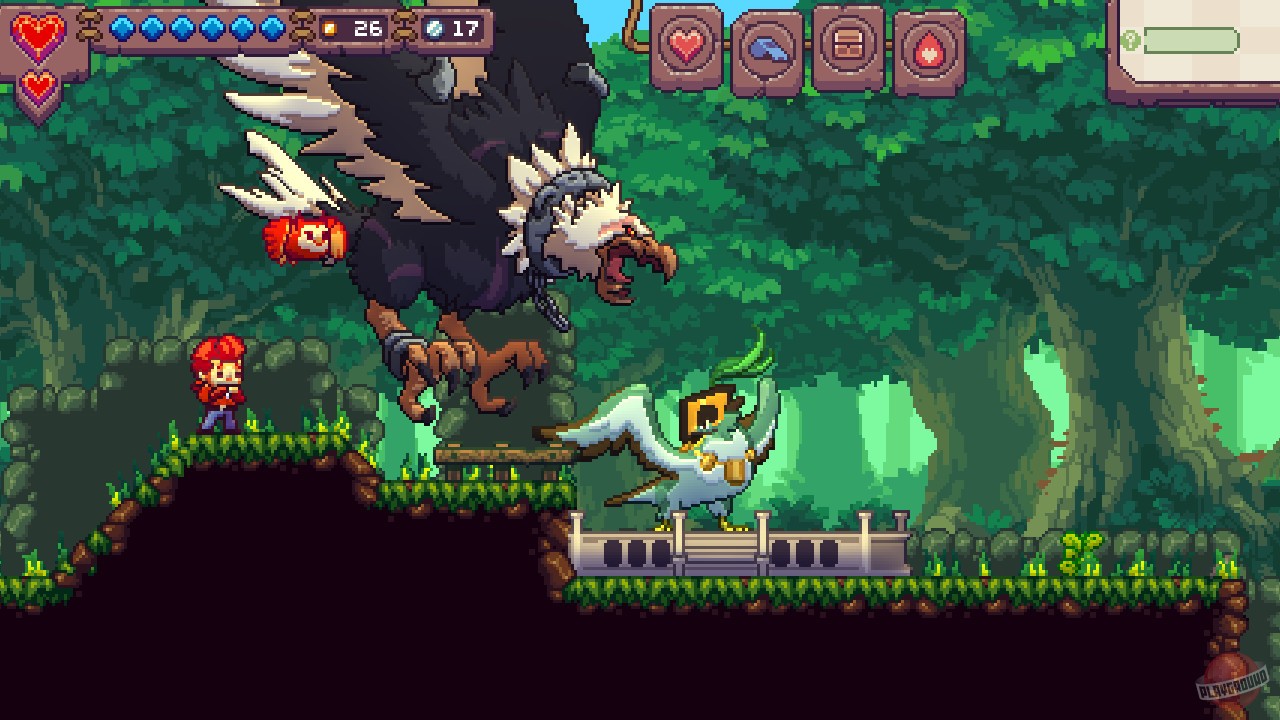Viewport: 1280px width, 720px height.
Task: Click the coin total reading 26
Action: (x=366, y=30)
